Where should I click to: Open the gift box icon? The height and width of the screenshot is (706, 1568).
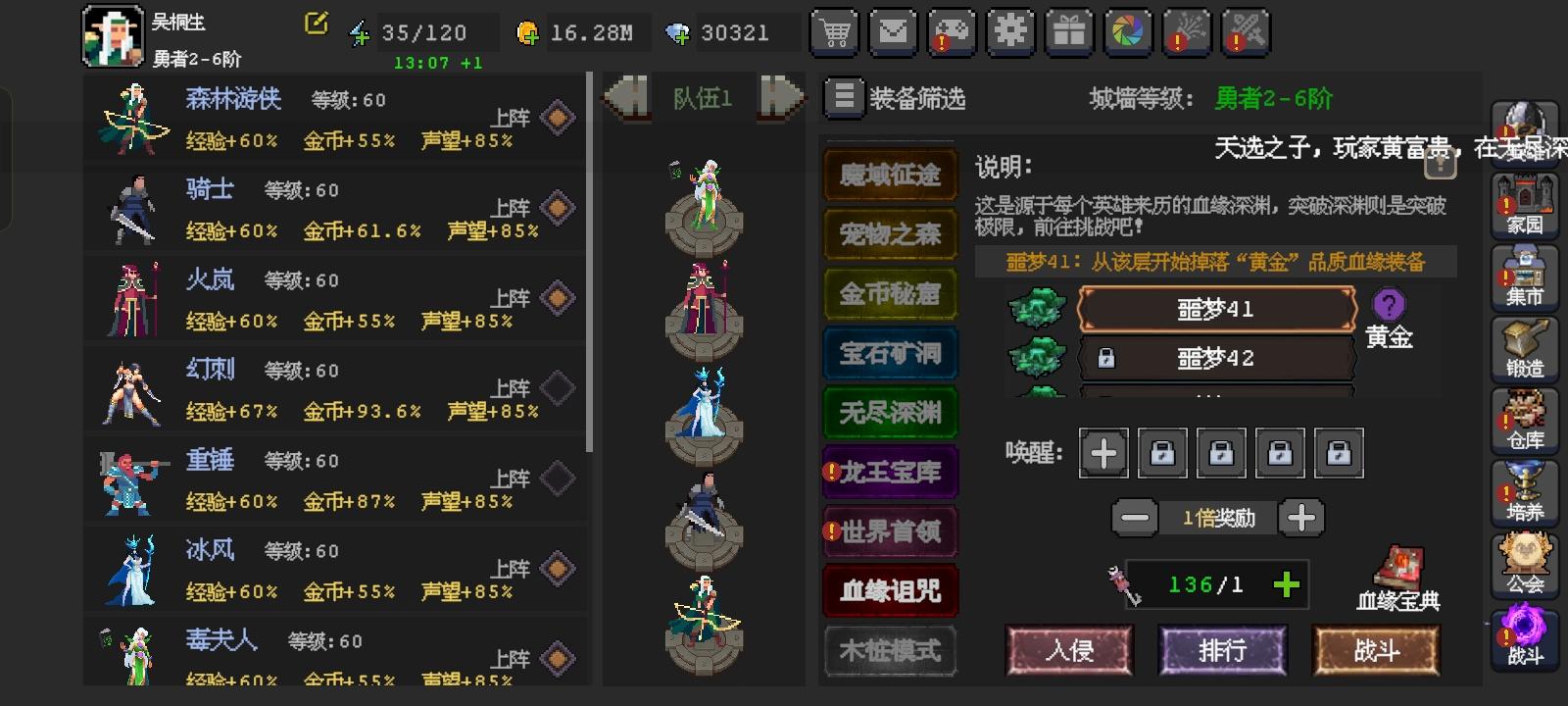point(1069,32)
